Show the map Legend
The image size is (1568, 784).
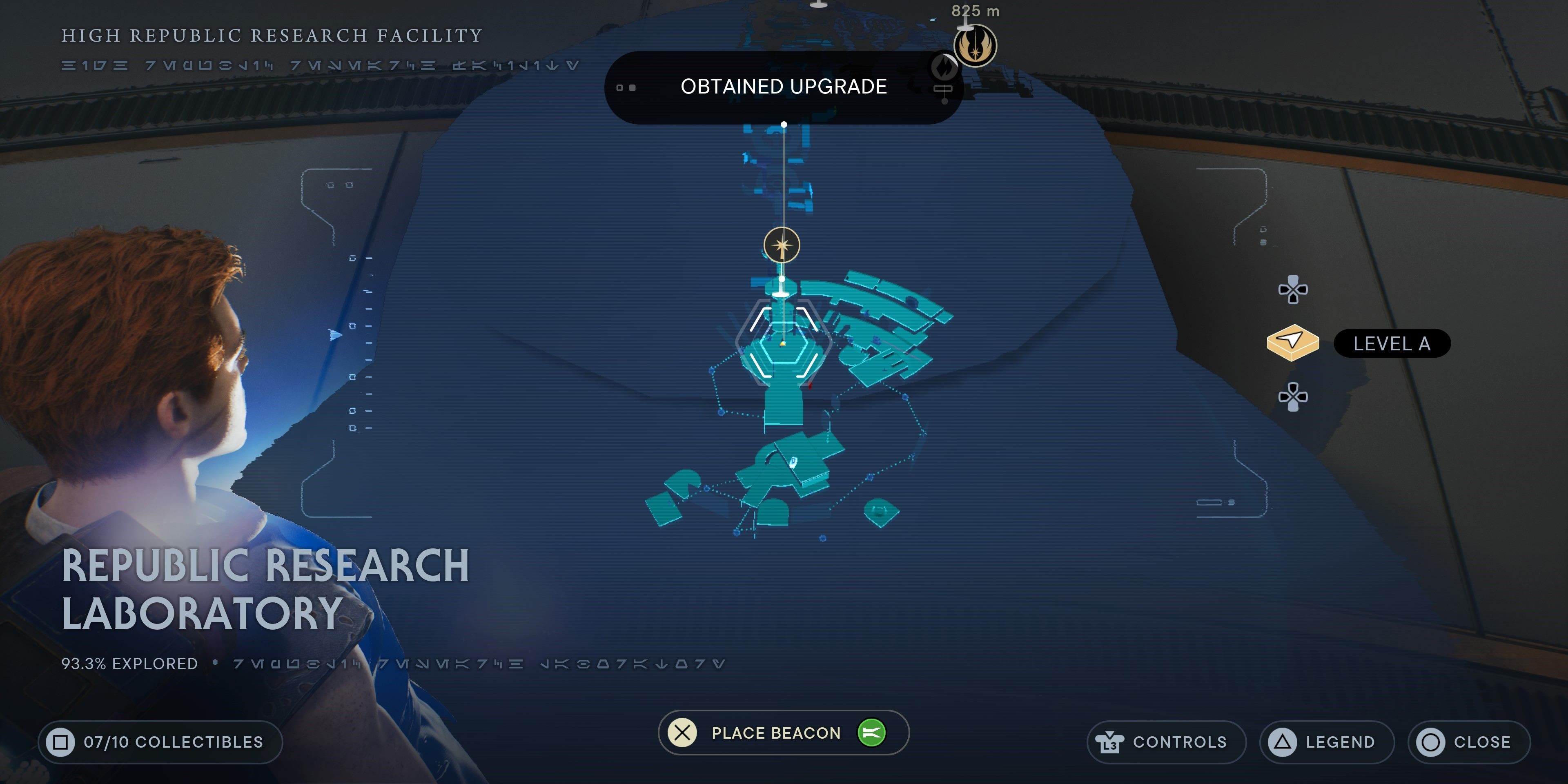[1326, 742]
